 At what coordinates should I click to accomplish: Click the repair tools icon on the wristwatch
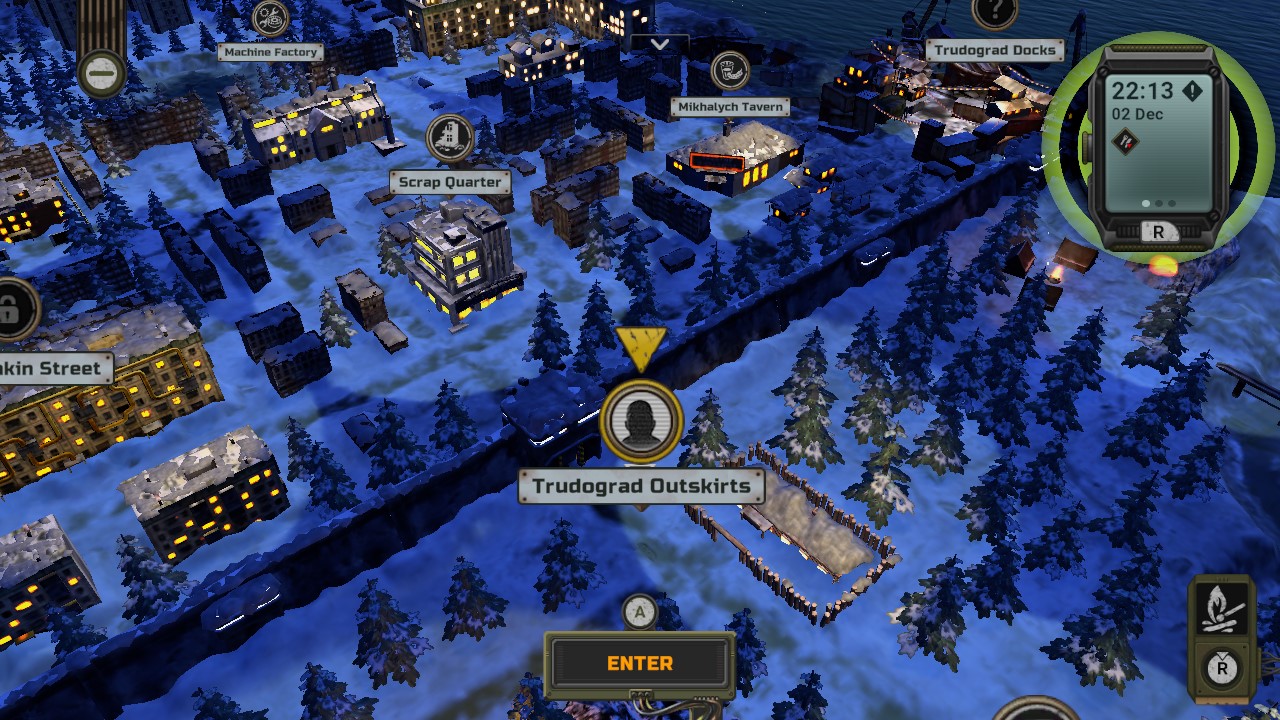(x=1126, y=141)
